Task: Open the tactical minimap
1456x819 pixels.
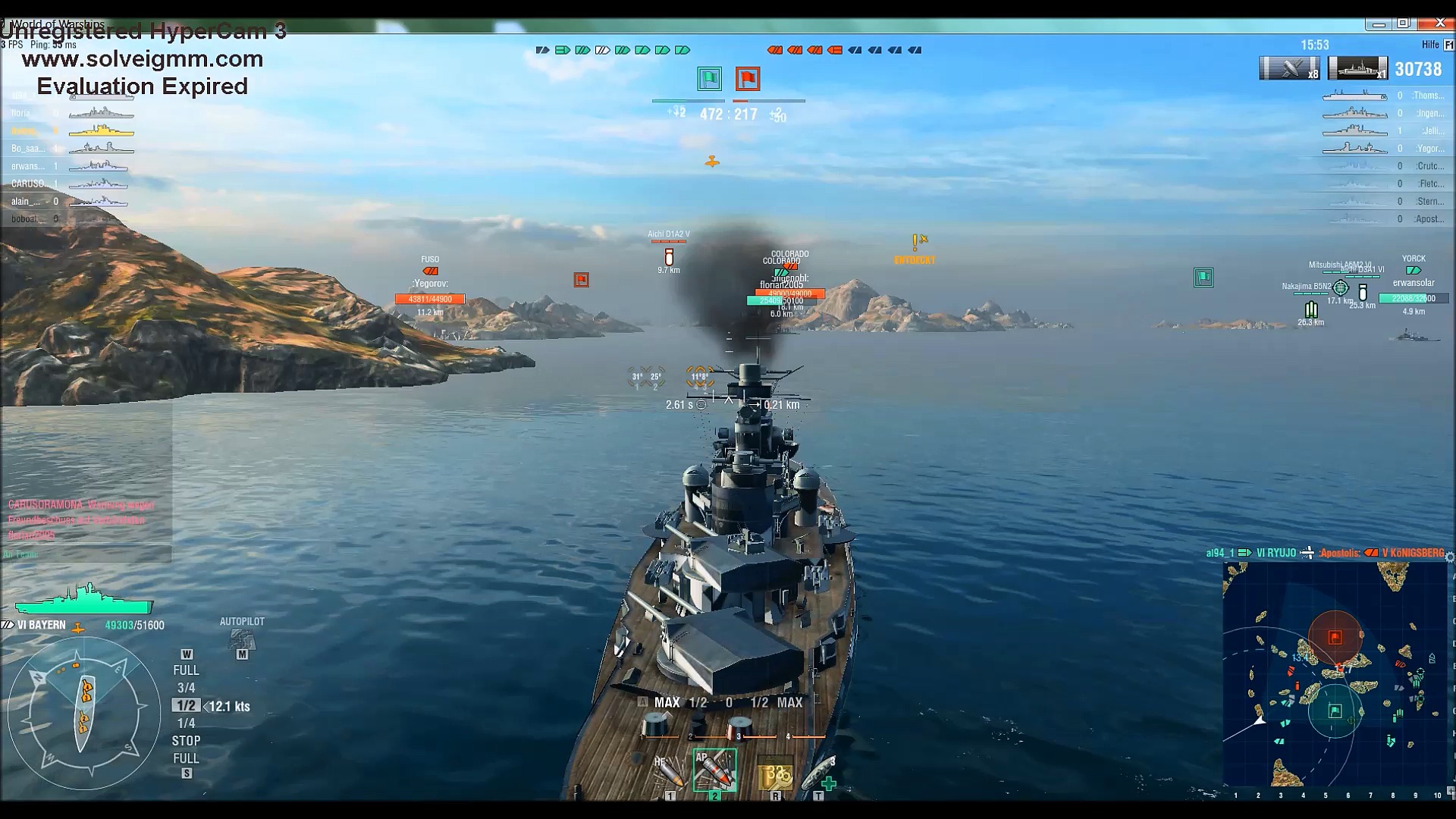Action: (1335, 675)
